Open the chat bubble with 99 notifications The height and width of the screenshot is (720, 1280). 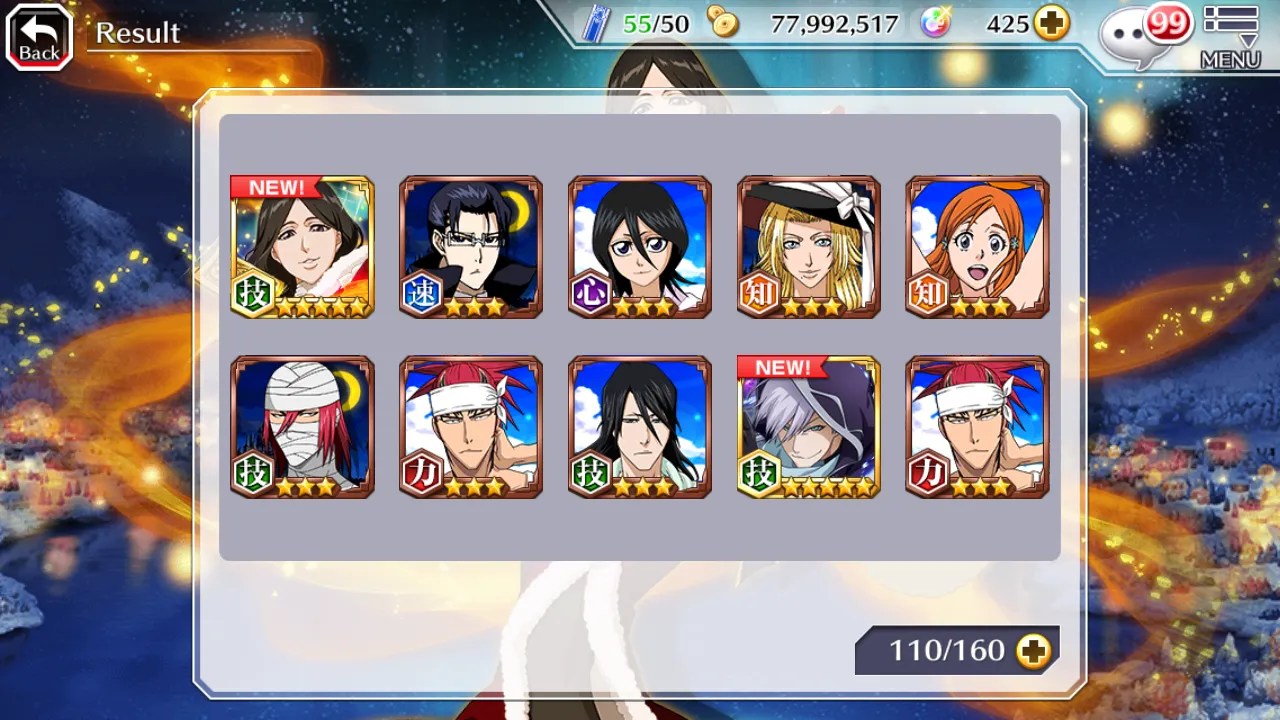click(x=1142, y=34)
